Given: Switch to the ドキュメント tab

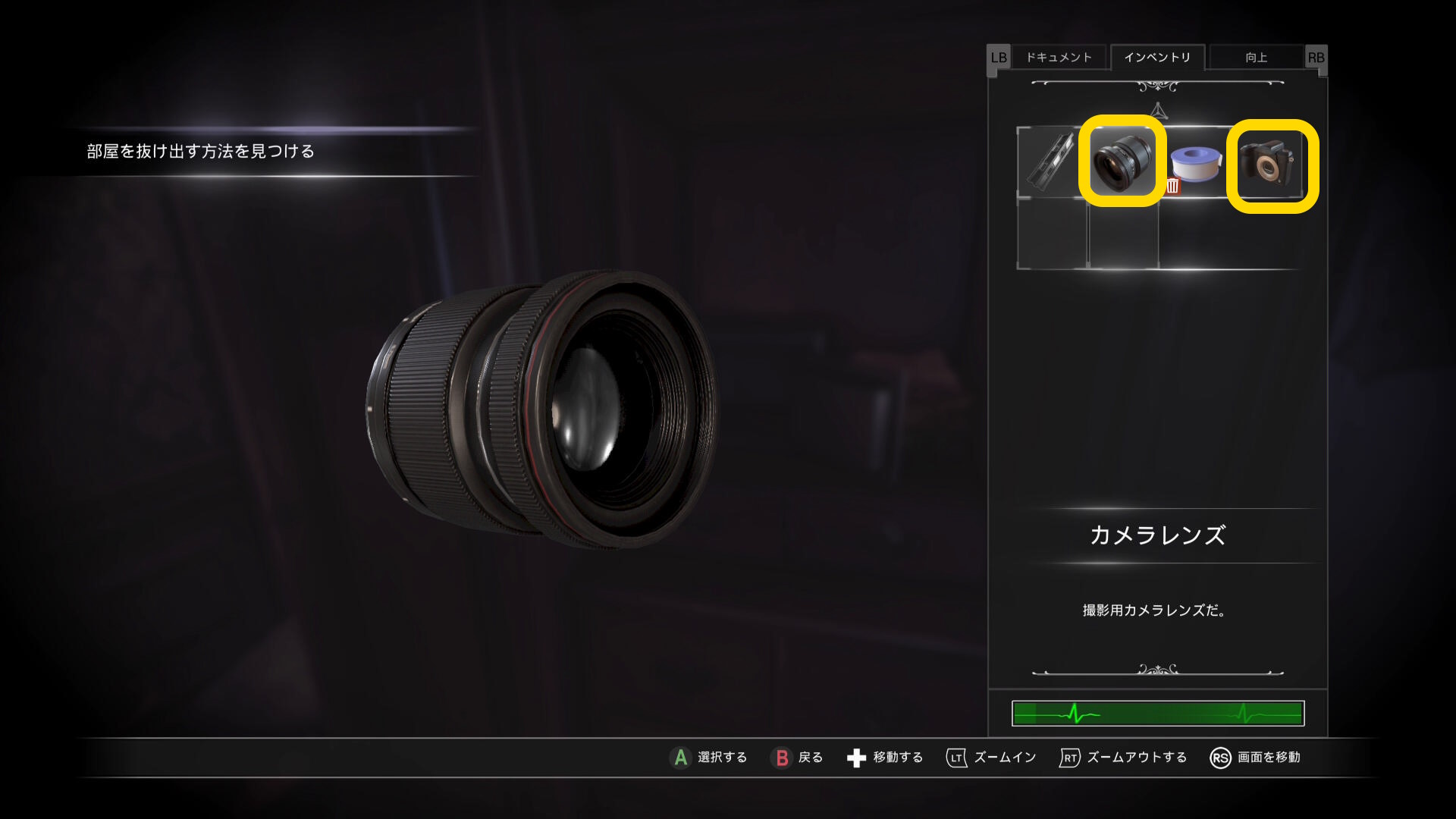Looking at the screenshot, I should pos(1059,58).
